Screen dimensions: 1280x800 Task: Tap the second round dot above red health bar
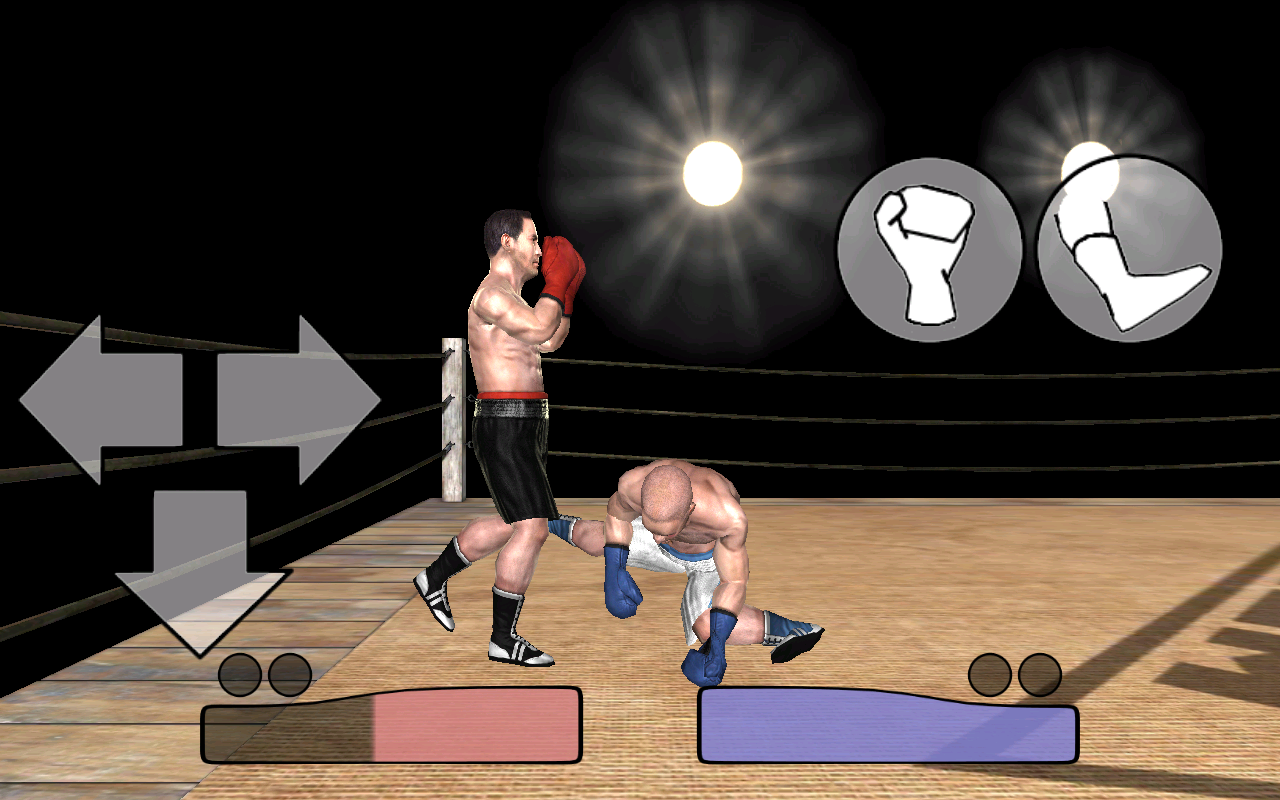coord(290,672)
